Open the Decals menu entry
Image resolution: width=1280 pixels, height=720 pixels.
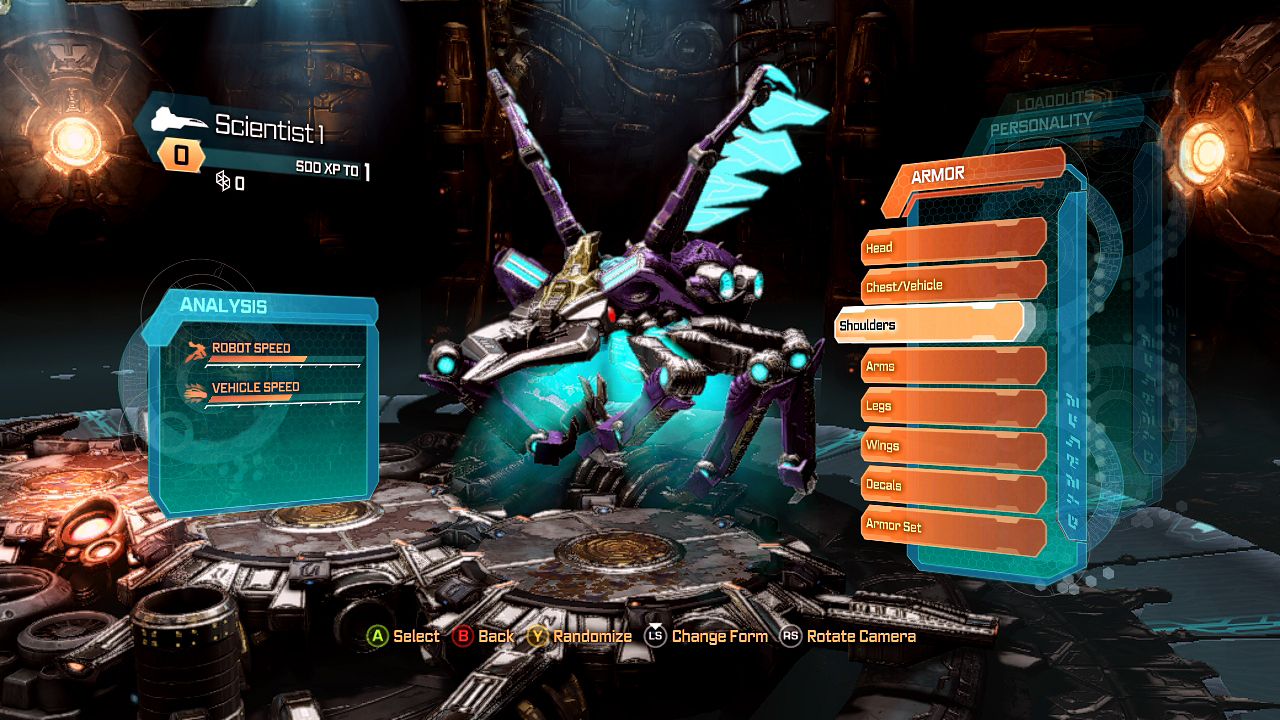click(x=950, y=485)
